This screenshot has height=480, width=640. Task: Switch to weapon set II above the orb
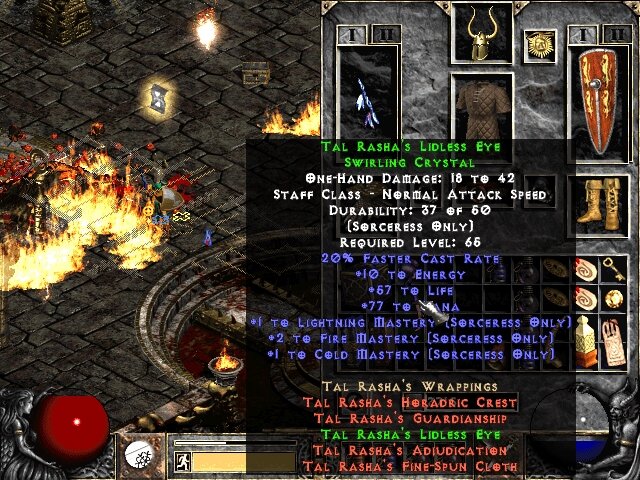387,36
